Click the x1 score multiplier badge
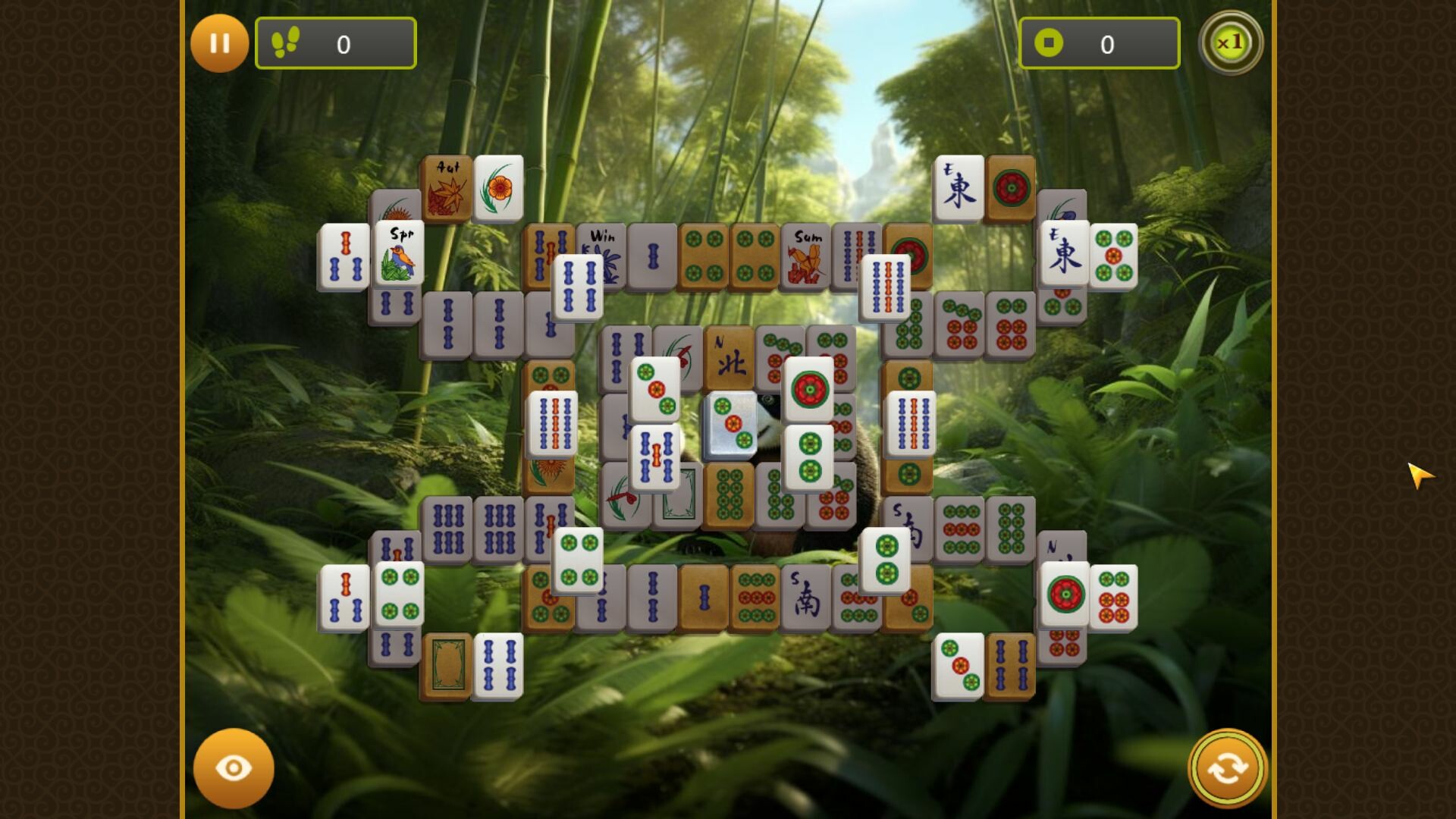Screen dimensions: 1456x819 pos(1232,43)
